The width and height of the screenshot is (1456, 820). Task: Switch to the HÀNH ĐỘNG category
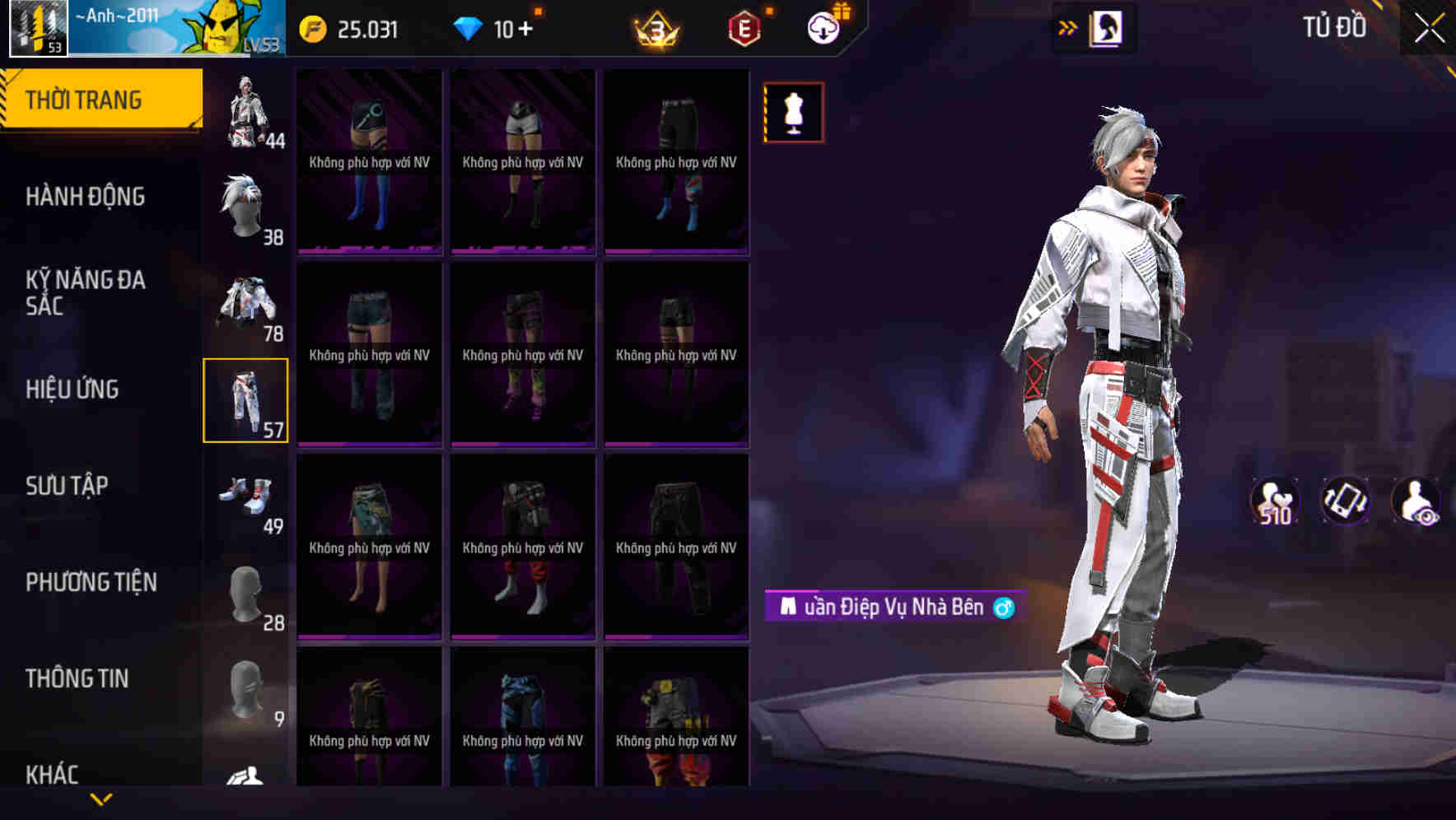(86, 198)
